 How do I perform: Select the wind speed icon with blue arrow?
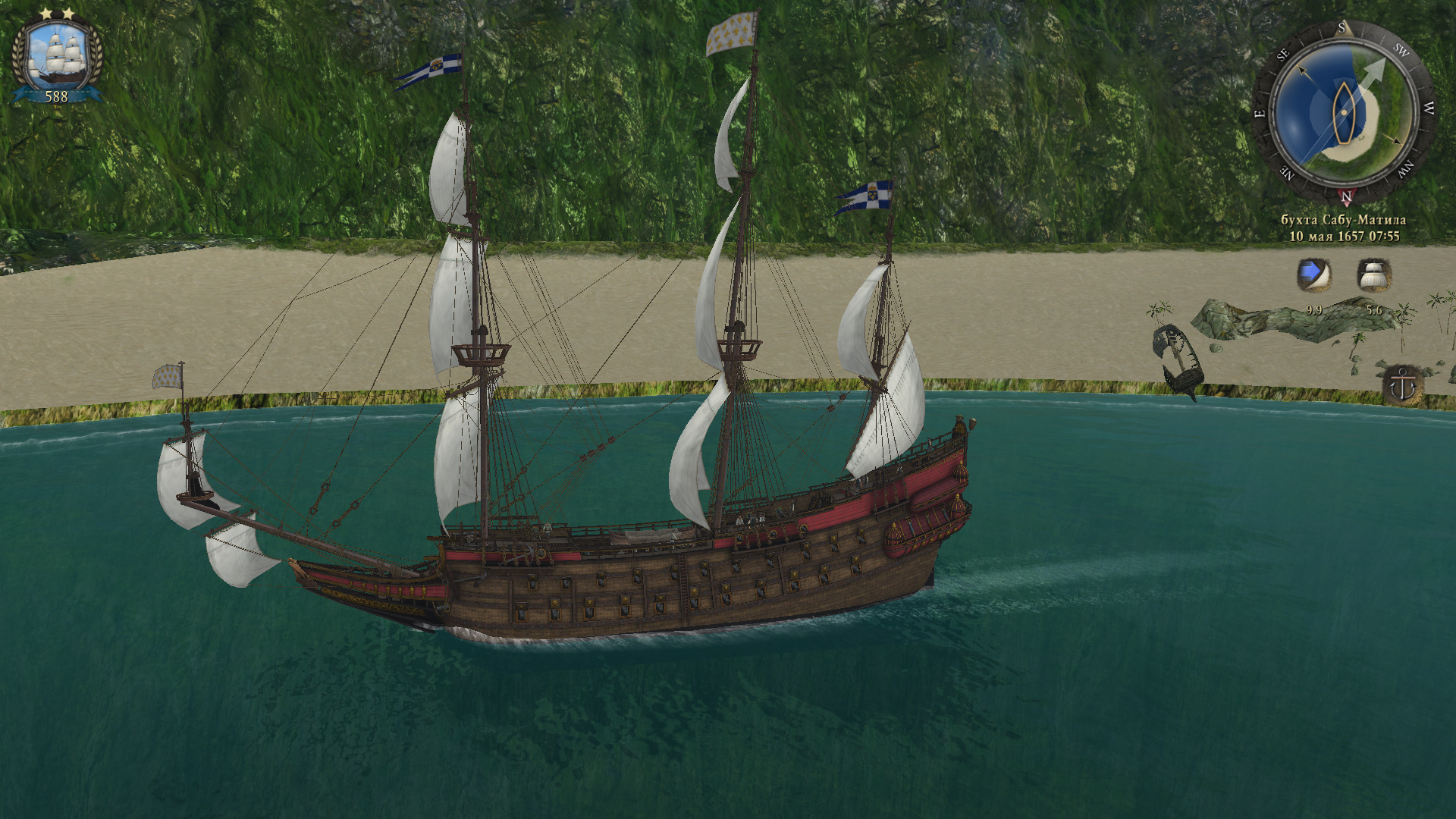click(1313, 275)
